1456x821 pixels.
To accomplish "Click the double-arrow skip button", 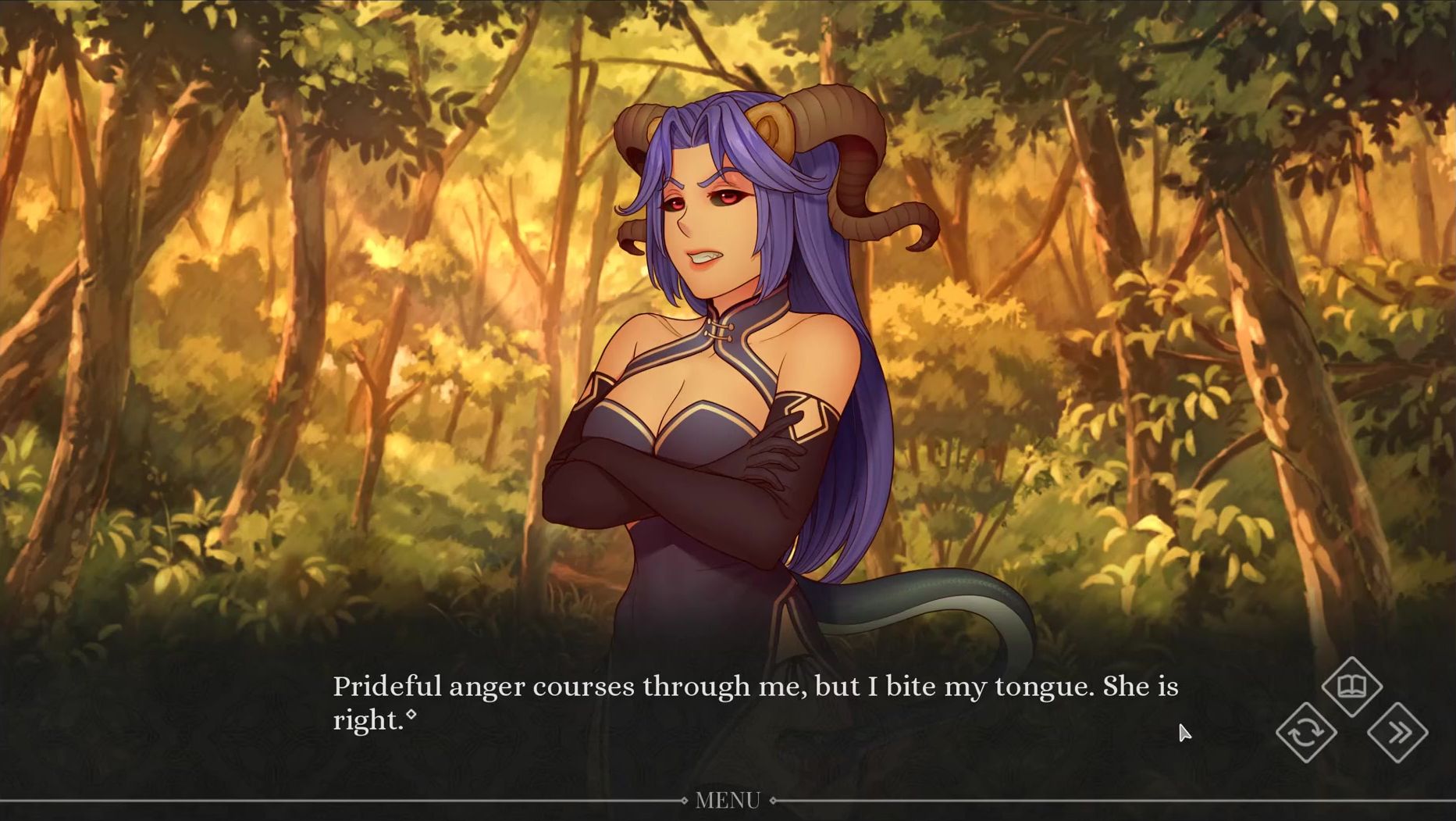I will [1398, 733].
